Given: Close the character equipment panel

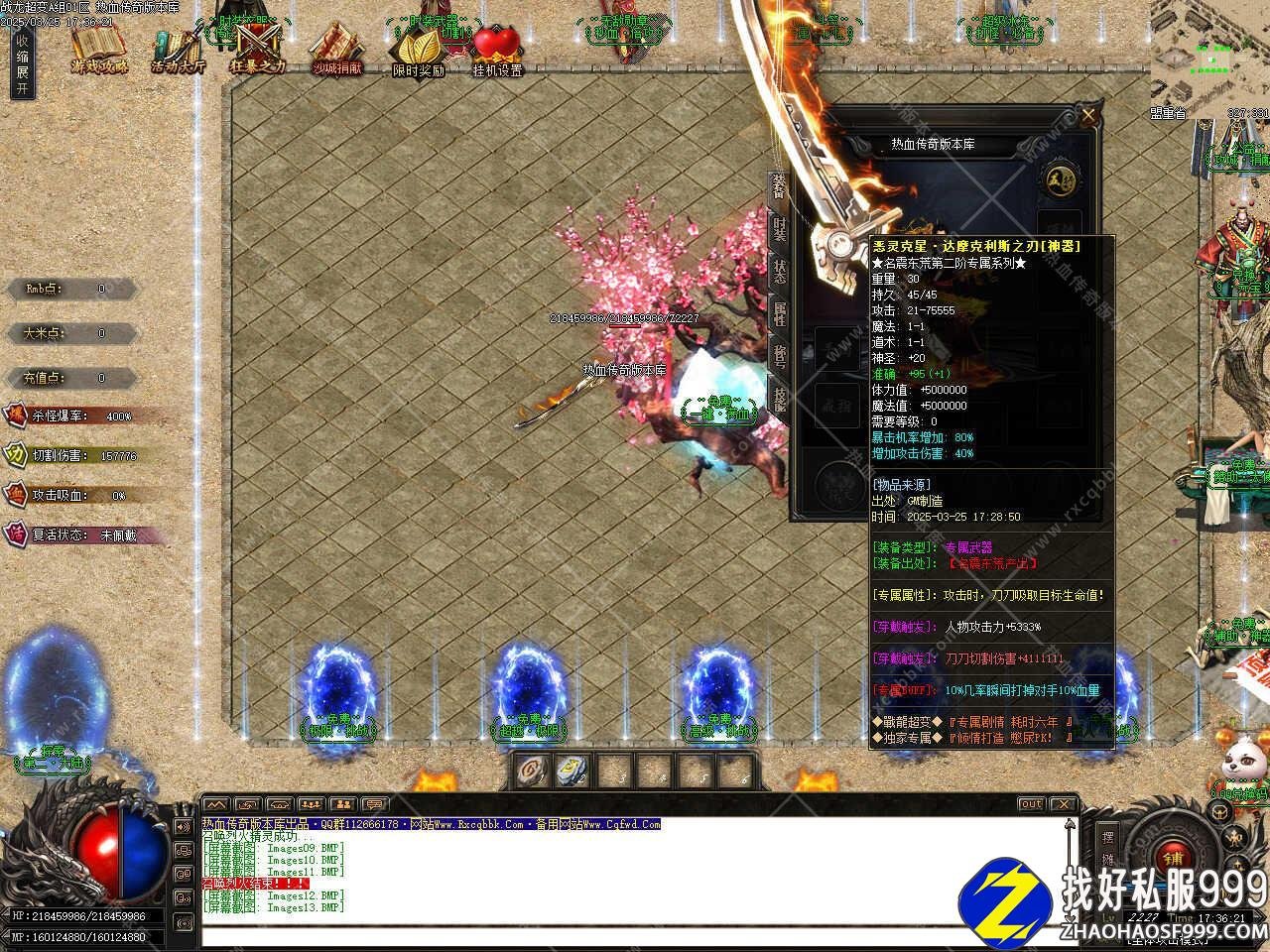Looking at the screenshot, I should 1088,116.
